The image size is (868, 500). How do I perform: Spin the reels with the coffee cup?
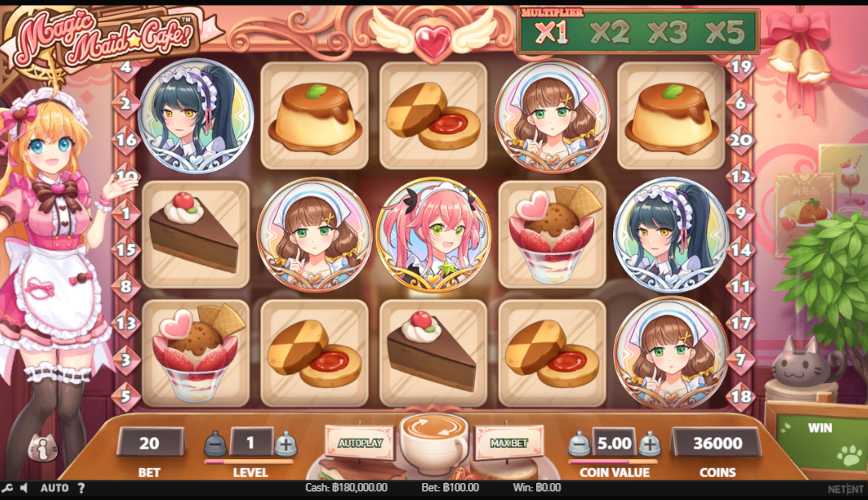pos(434,439)
